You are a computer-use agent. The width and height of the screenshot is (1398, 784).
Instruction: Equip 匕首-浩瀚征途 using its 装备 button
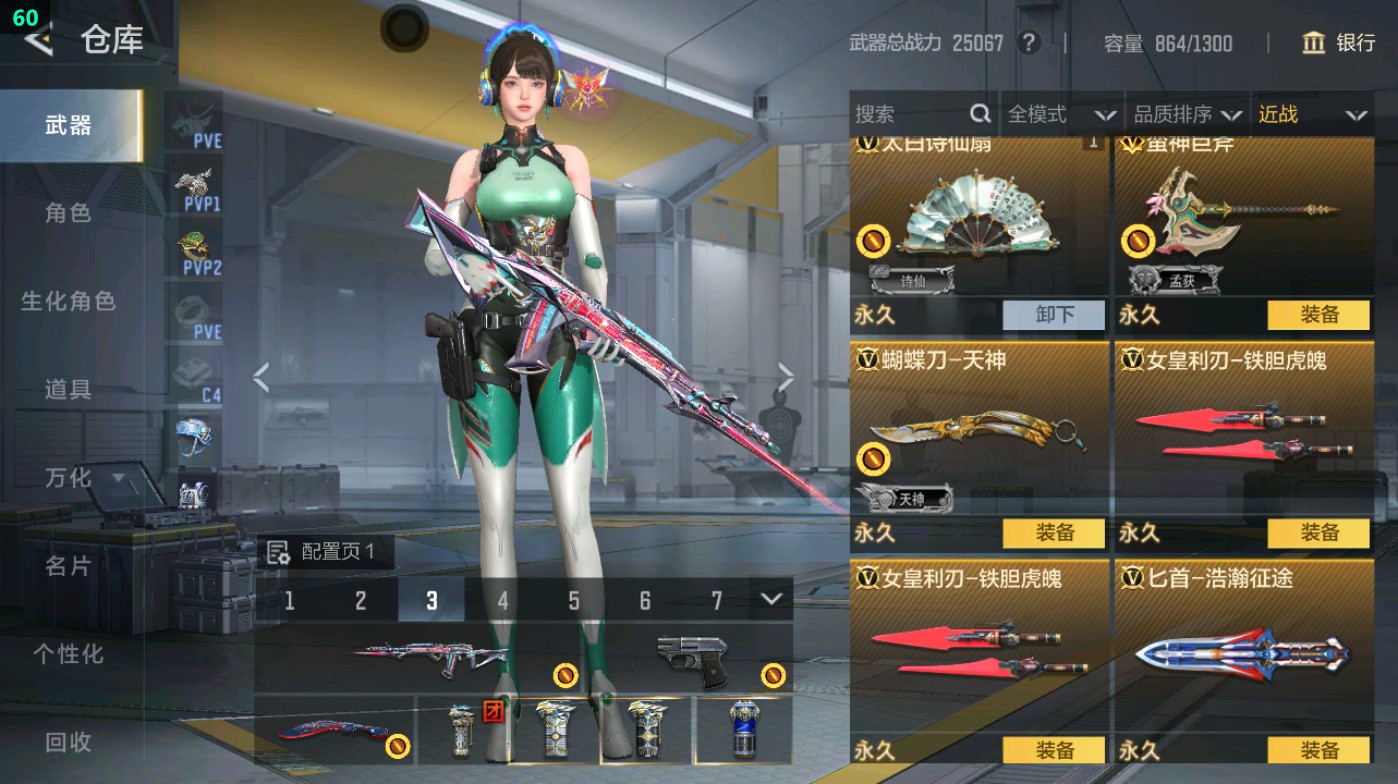(x=1320, y=747)
